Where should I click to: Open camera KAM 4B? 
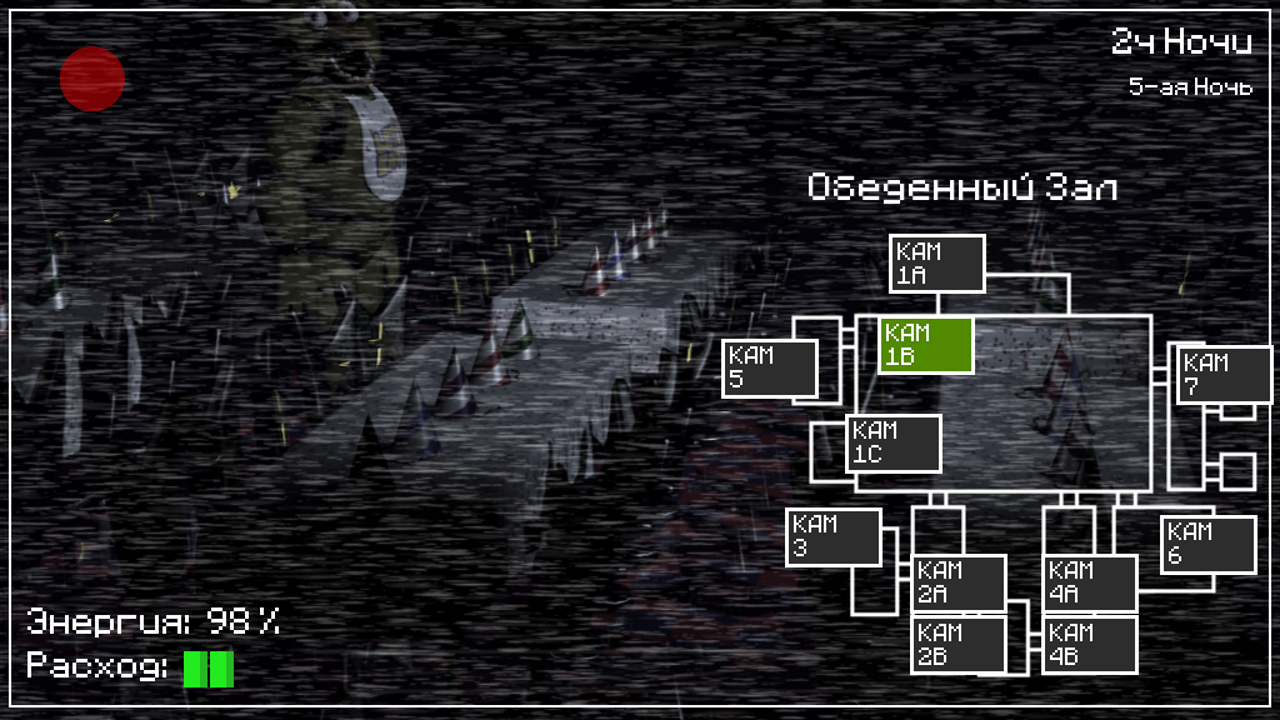[1088, 644]
